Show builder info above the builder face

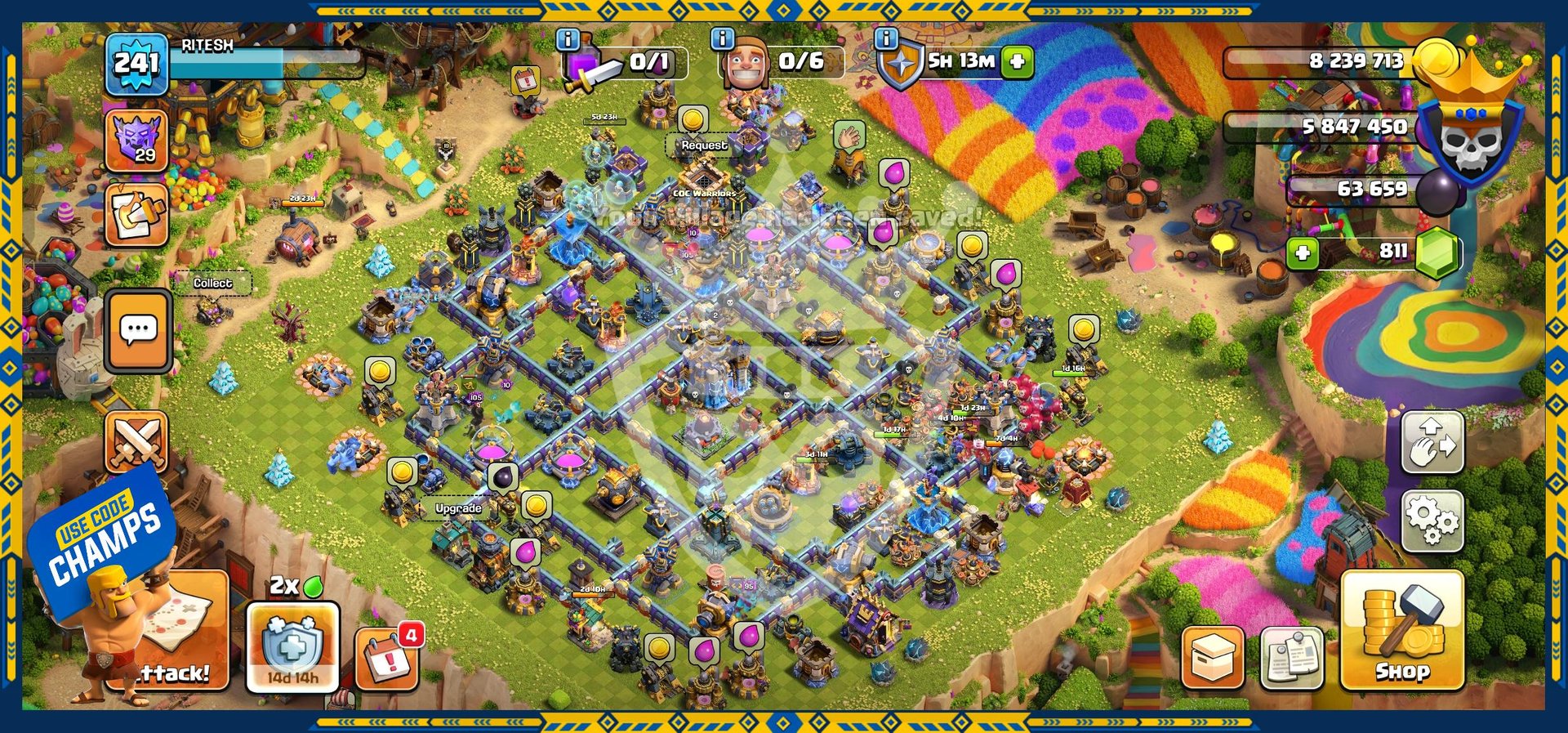click(x=722, y=38)
